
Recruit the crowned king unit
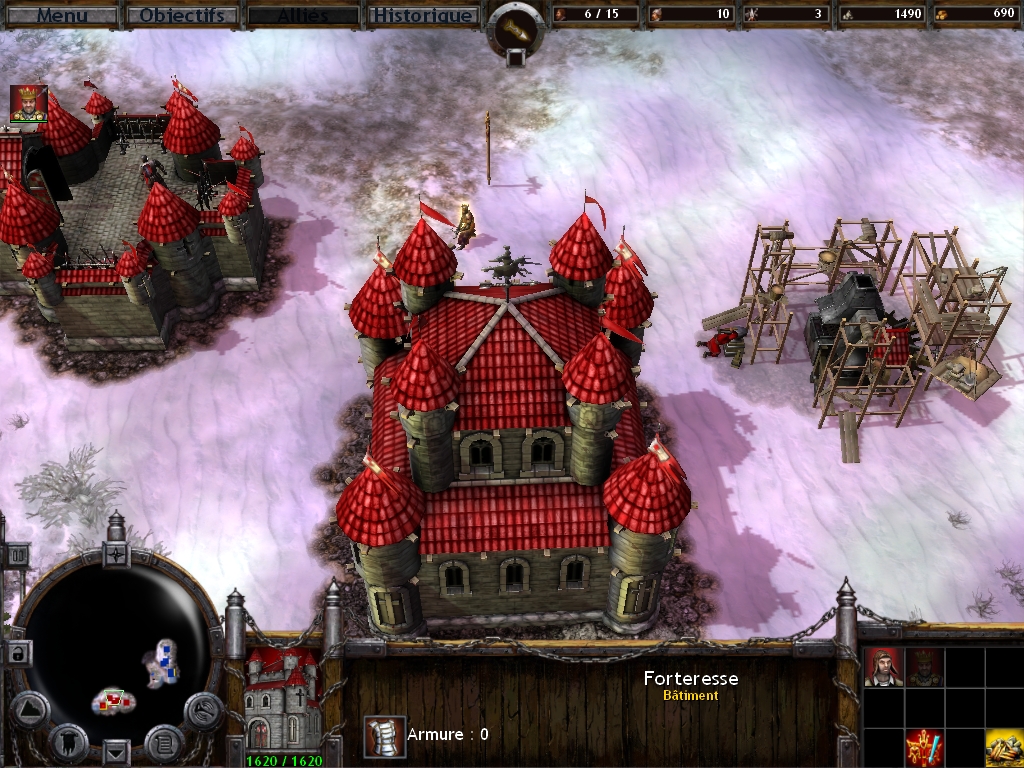click(x=924, y=667)
